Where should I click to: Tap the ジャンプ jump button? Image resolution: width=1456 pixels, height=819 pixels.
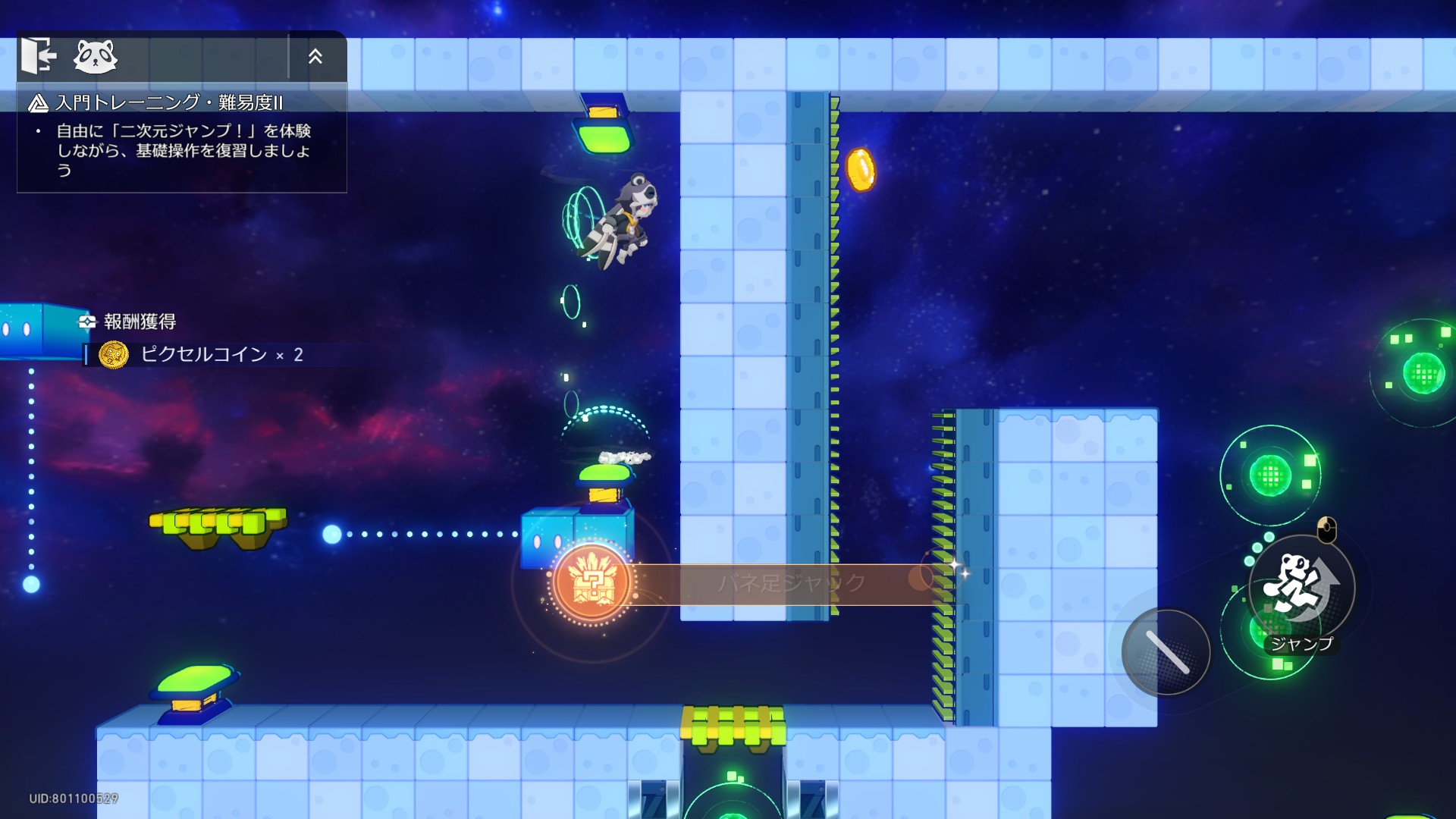[x=1301, y=588]
